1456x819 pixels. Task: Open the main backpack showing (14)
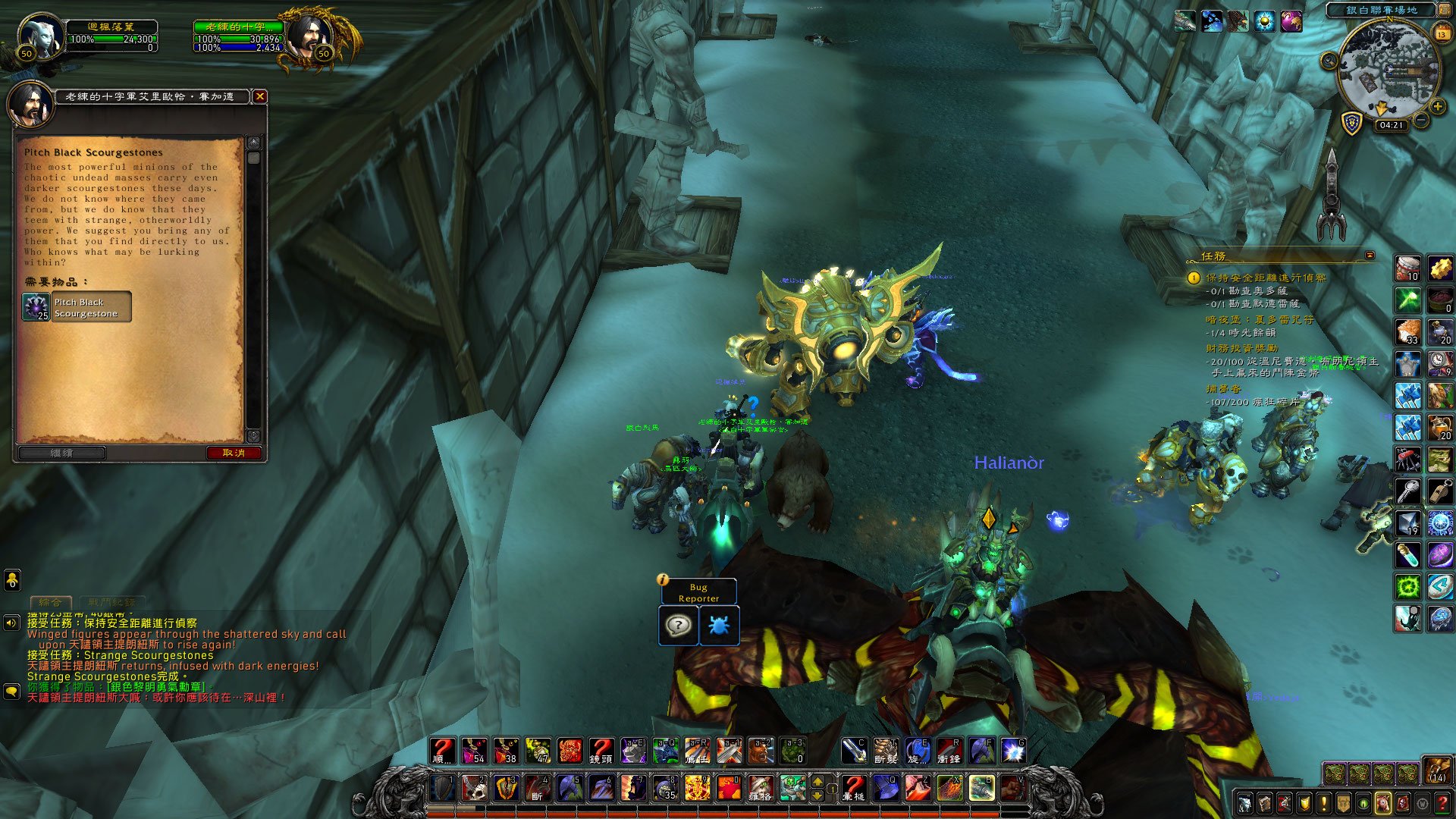point(1437,770)
